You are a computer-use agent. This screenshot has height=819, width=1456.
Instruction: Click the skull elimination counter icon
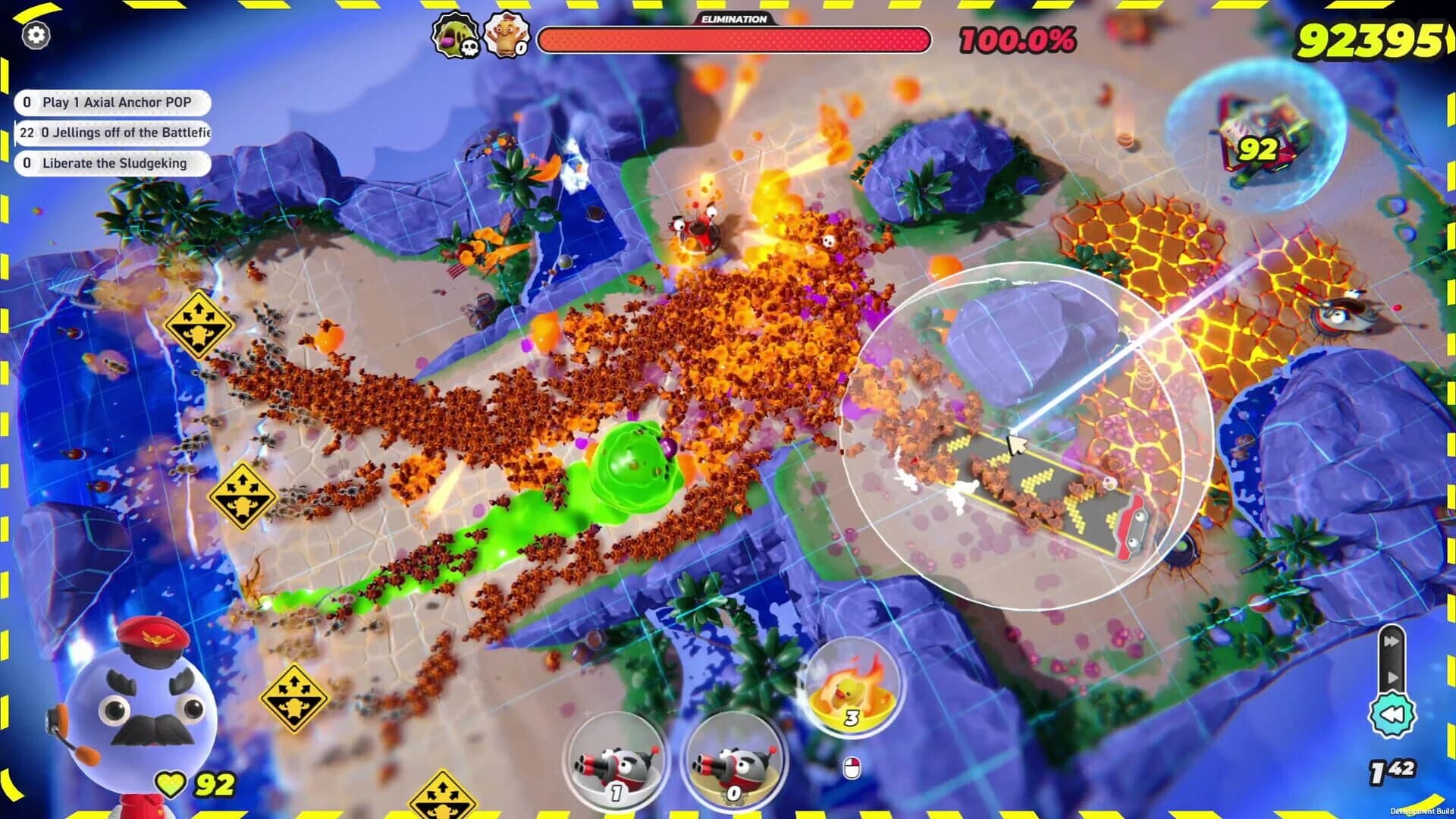[455, 33]
